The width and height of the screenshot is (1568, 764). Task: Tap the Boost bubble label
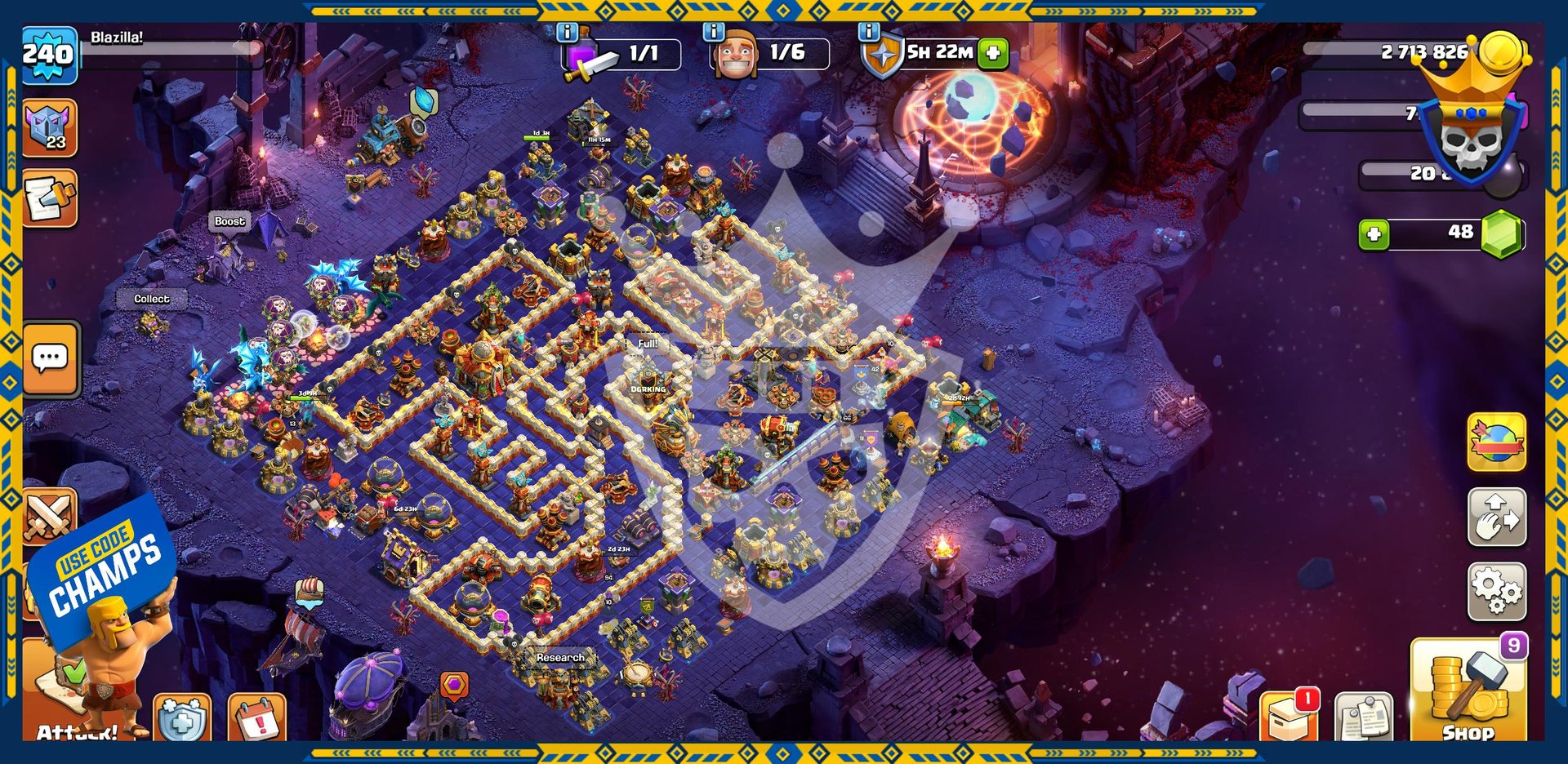point(229,221)
